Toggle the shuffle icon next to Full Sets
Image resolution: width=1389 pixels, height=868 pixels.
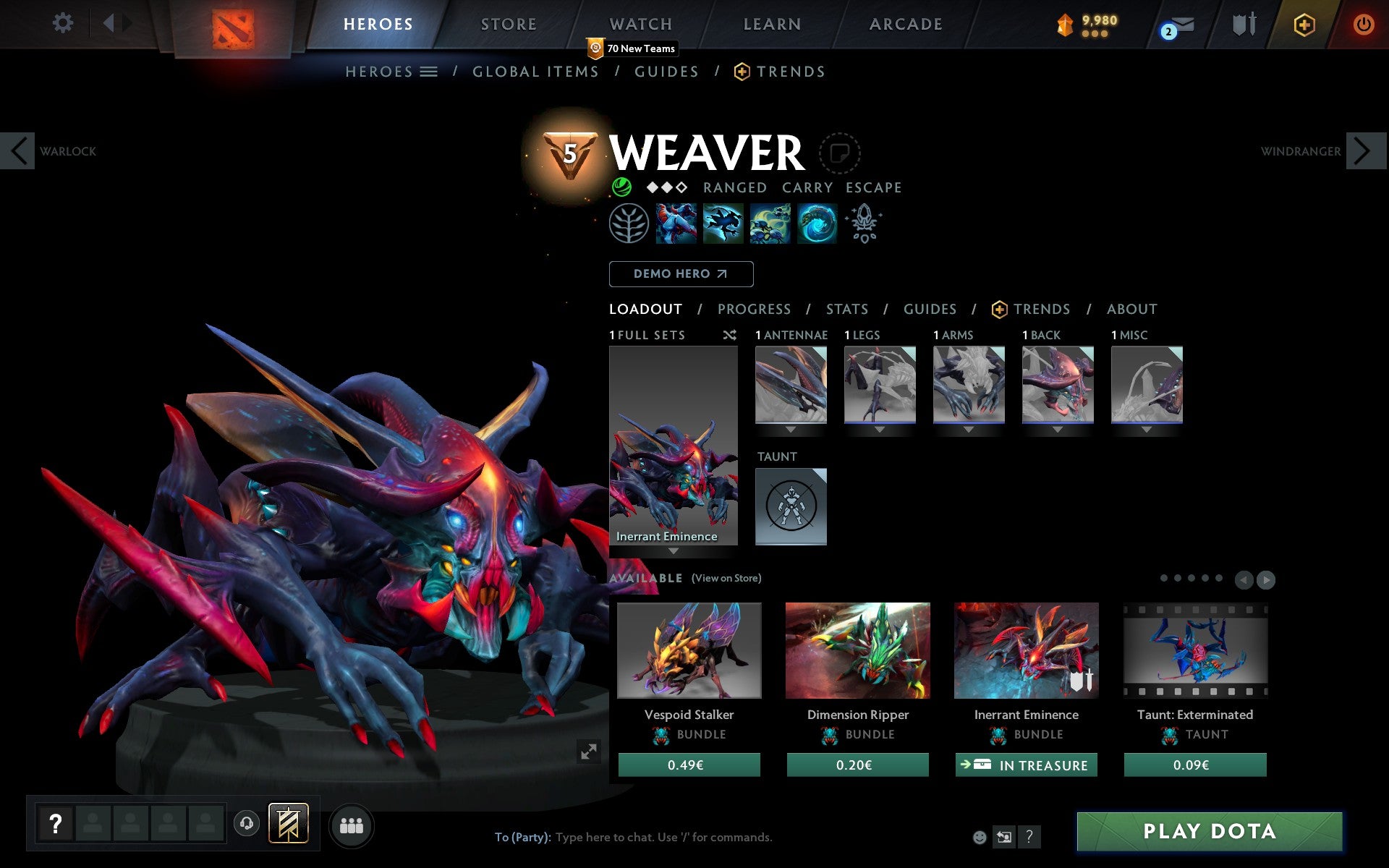[x=730, y=335]
